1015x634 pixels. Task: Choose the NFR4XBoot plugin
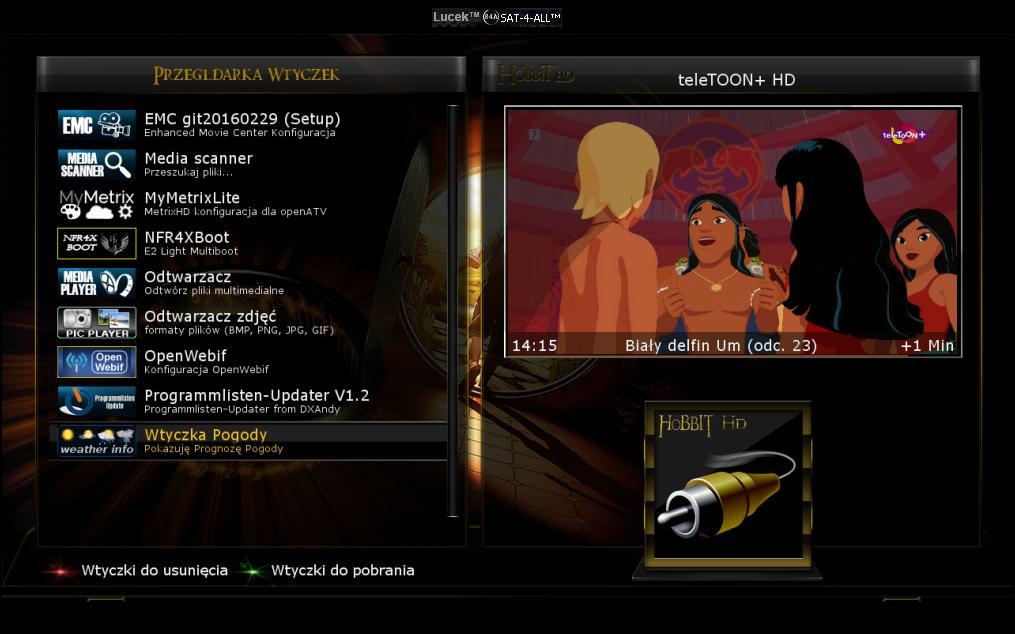(187, 242)
